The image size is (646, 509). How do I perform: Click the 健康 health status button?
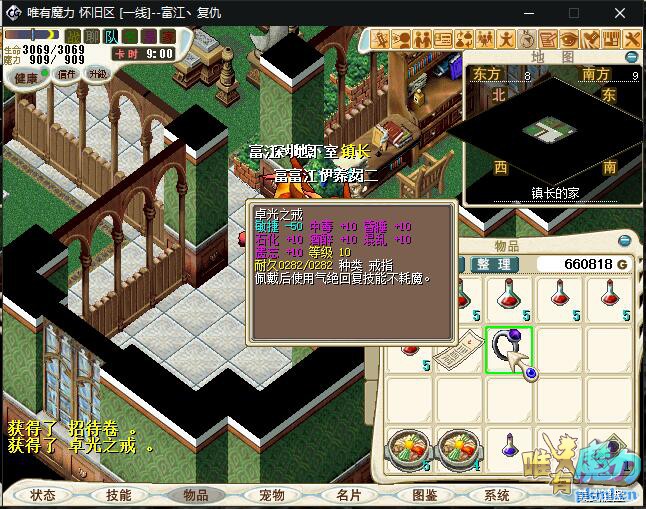coord(26,77)
